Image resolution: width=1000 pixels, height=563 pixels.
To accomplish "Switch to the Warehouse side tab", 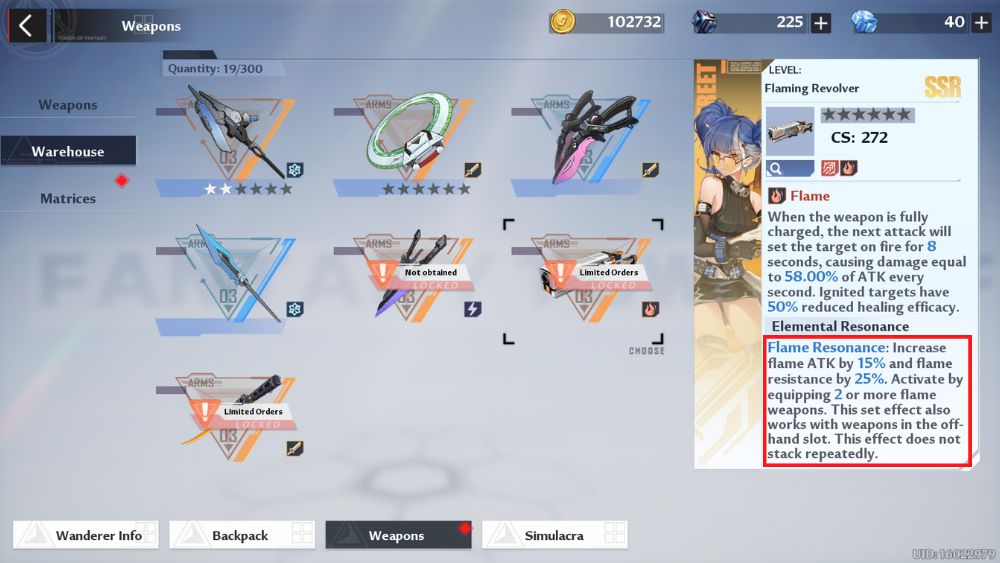I will 68,152.
